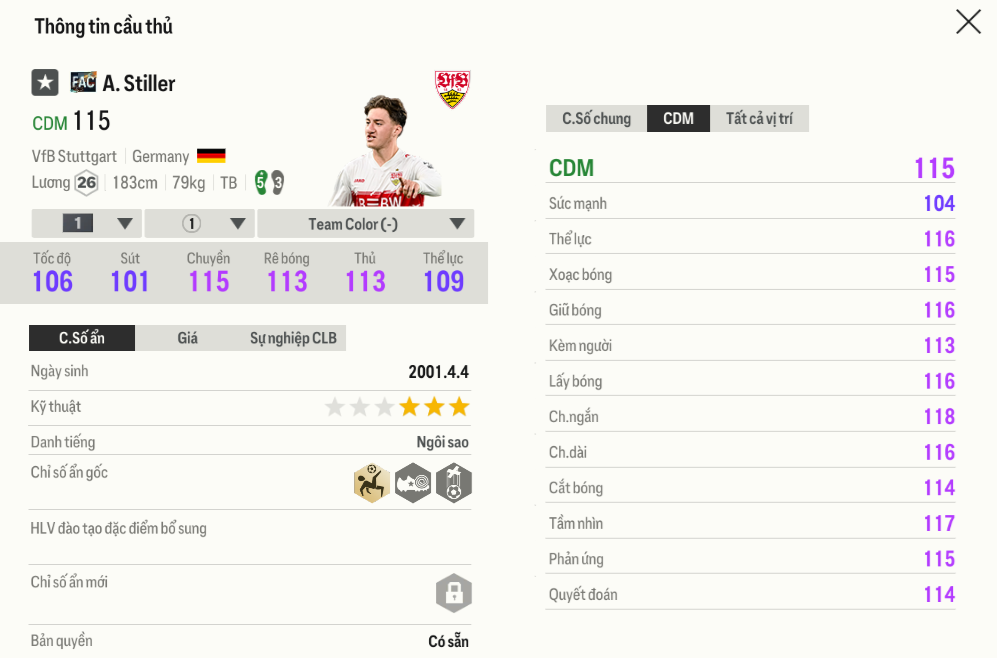Click the locked new hidden stat slot
The image size is (997, 658).
pos(453,593)
